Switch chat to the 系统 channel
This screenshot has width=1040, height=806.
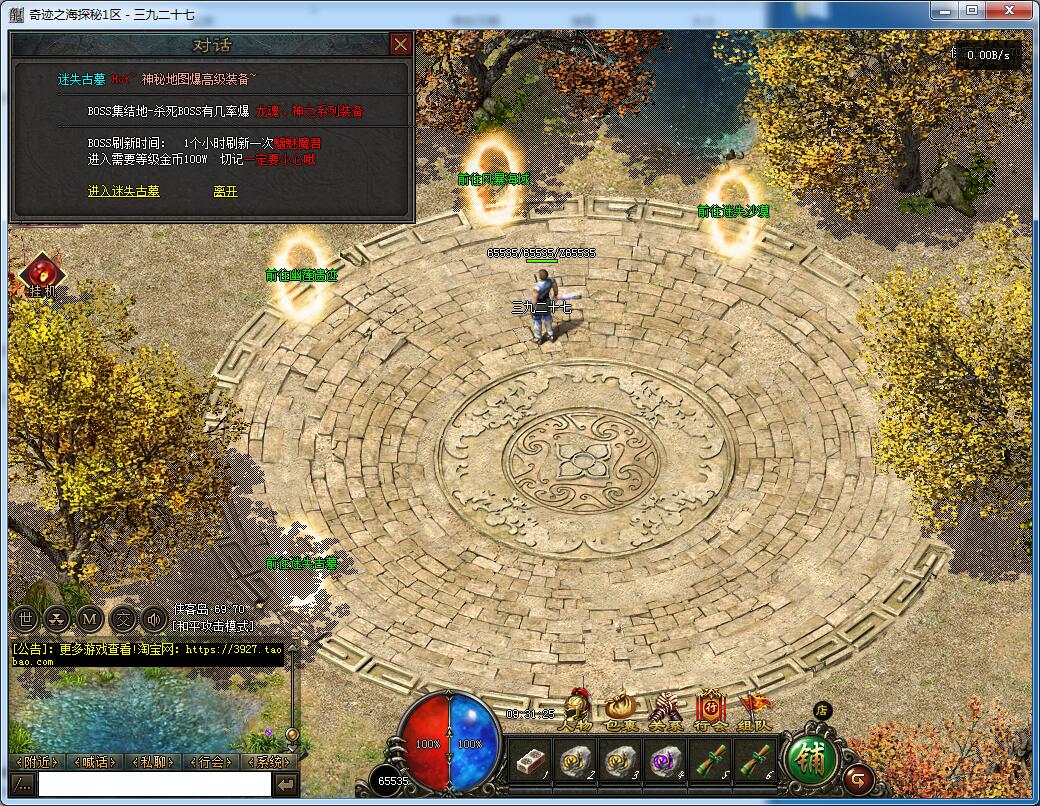tap(268, 762)
